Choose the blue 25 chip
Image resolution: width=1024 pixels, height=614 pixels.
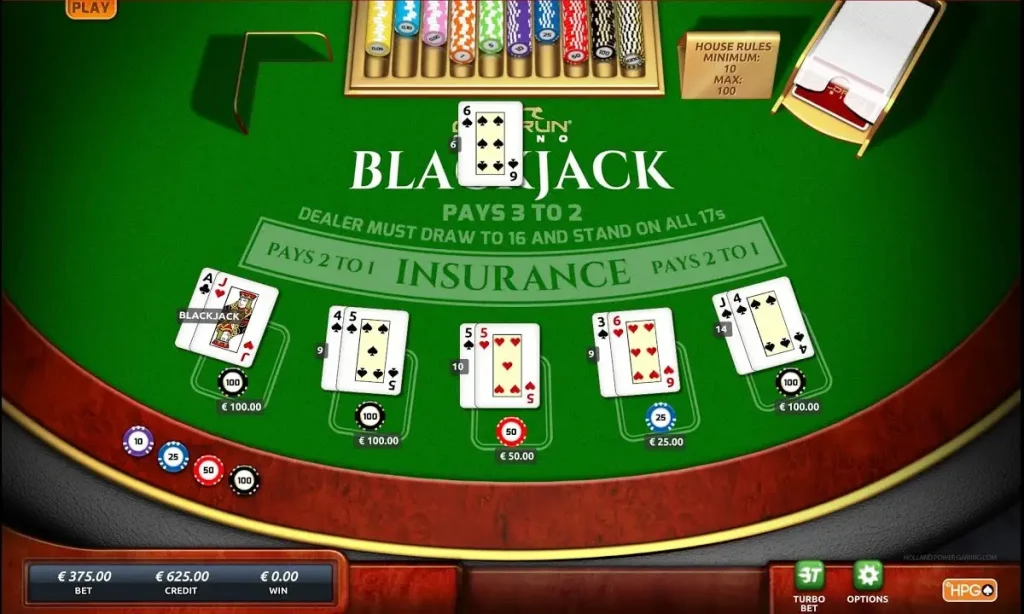[173, 456]
